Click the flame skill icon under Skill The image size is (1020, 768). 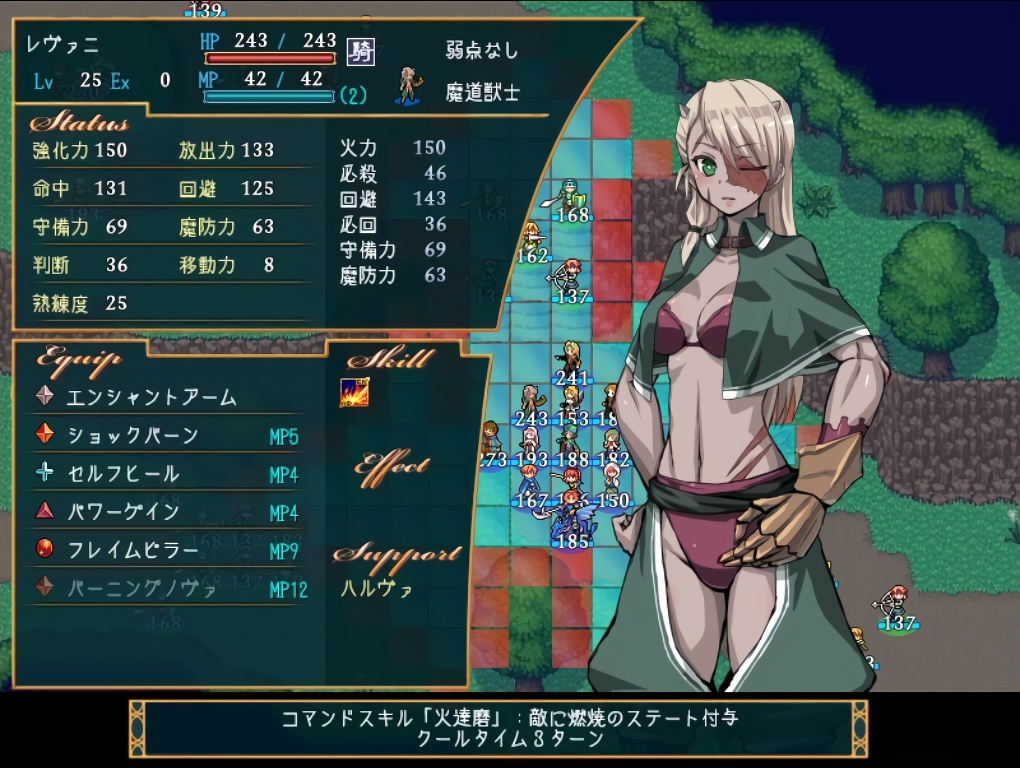point(354,392)
